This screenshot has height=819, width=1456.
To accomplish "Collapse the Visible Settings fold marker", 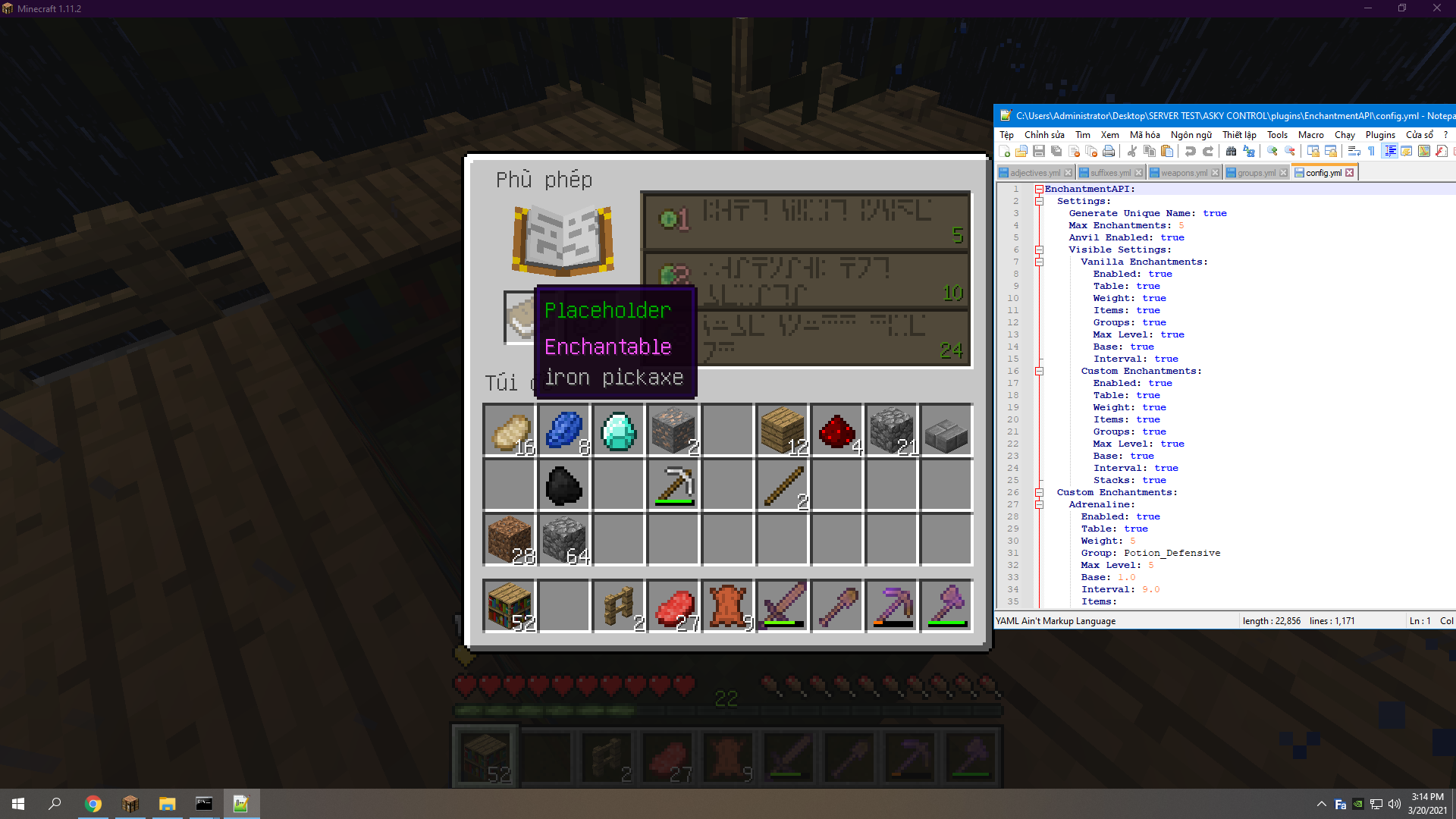I will [x=1039, y=249].
